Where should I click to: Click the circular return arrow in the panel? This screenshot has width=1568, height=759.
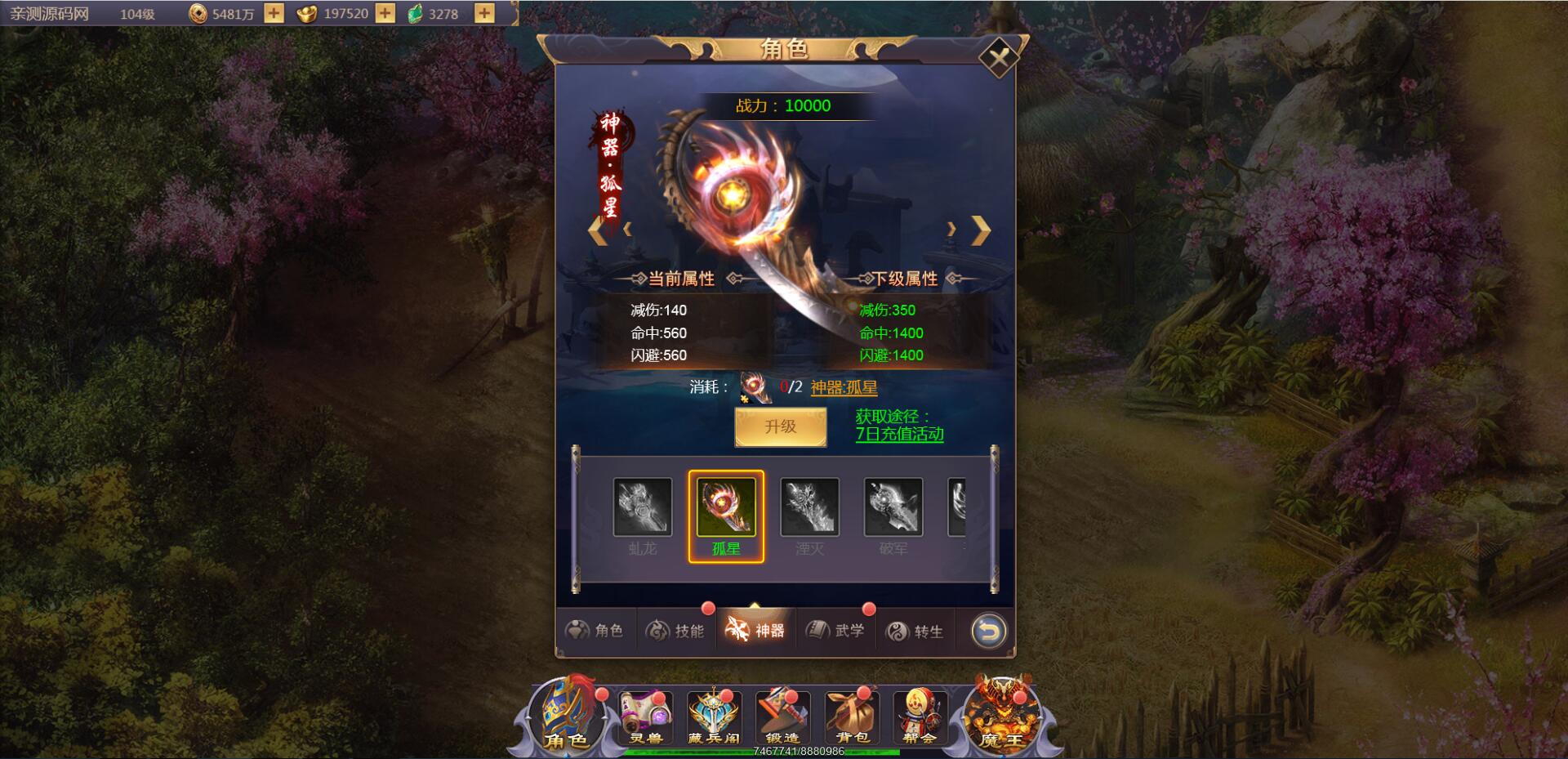click(x=988, y=629)
